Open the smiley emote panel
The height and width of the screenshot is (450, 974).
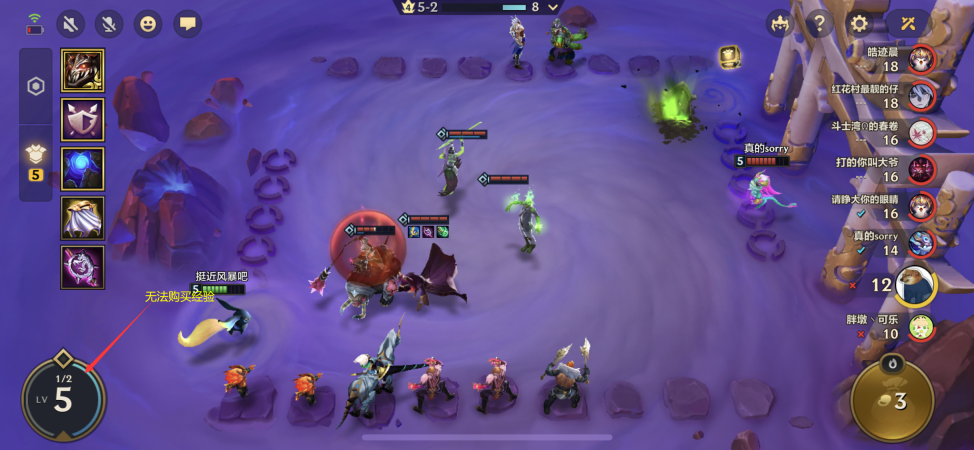pyautogui.click(x=148, y=23)
